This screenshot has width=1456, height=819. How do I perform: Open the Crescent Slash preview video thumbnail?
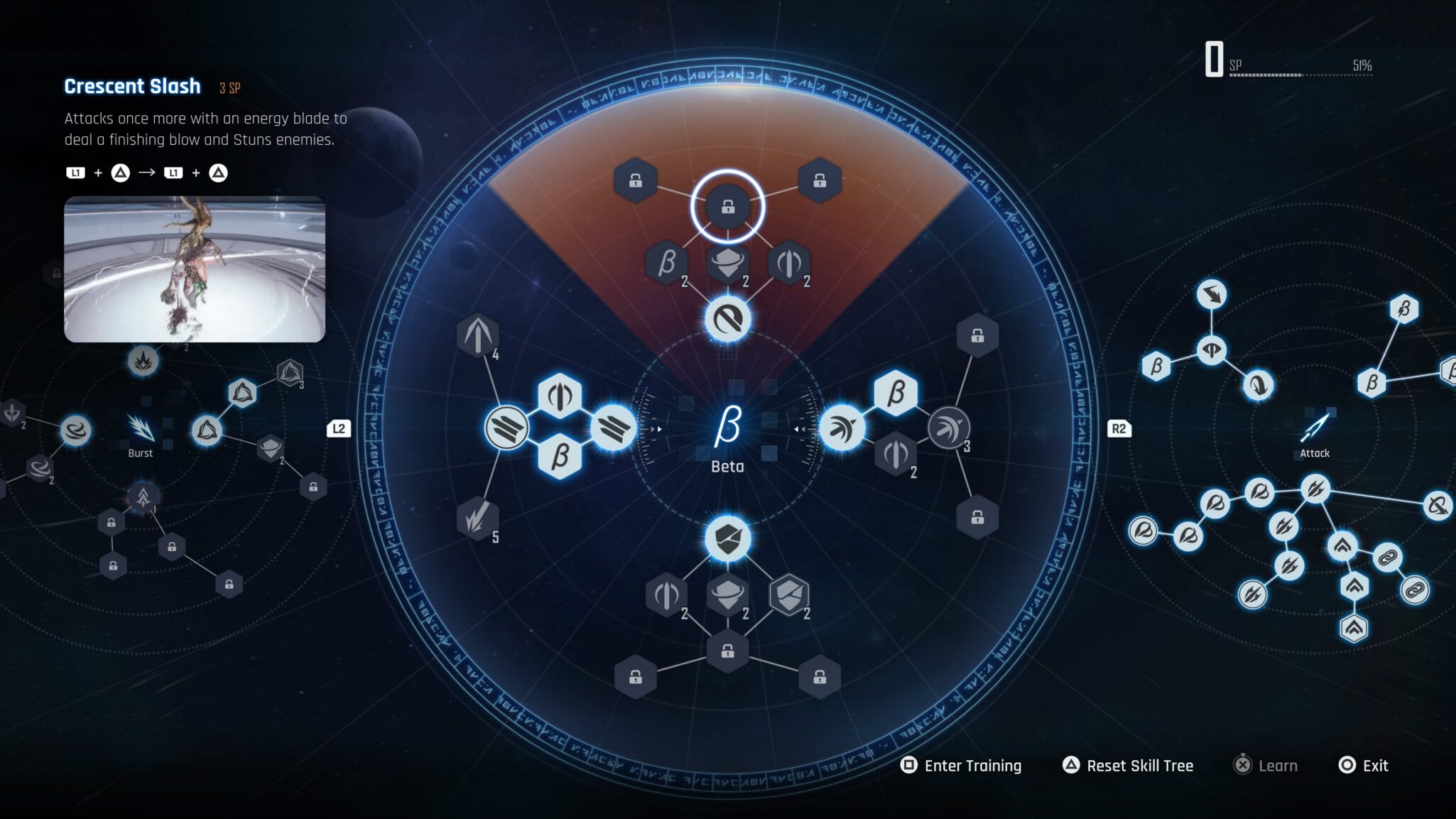pyautogui.click(x=195, y=269)
